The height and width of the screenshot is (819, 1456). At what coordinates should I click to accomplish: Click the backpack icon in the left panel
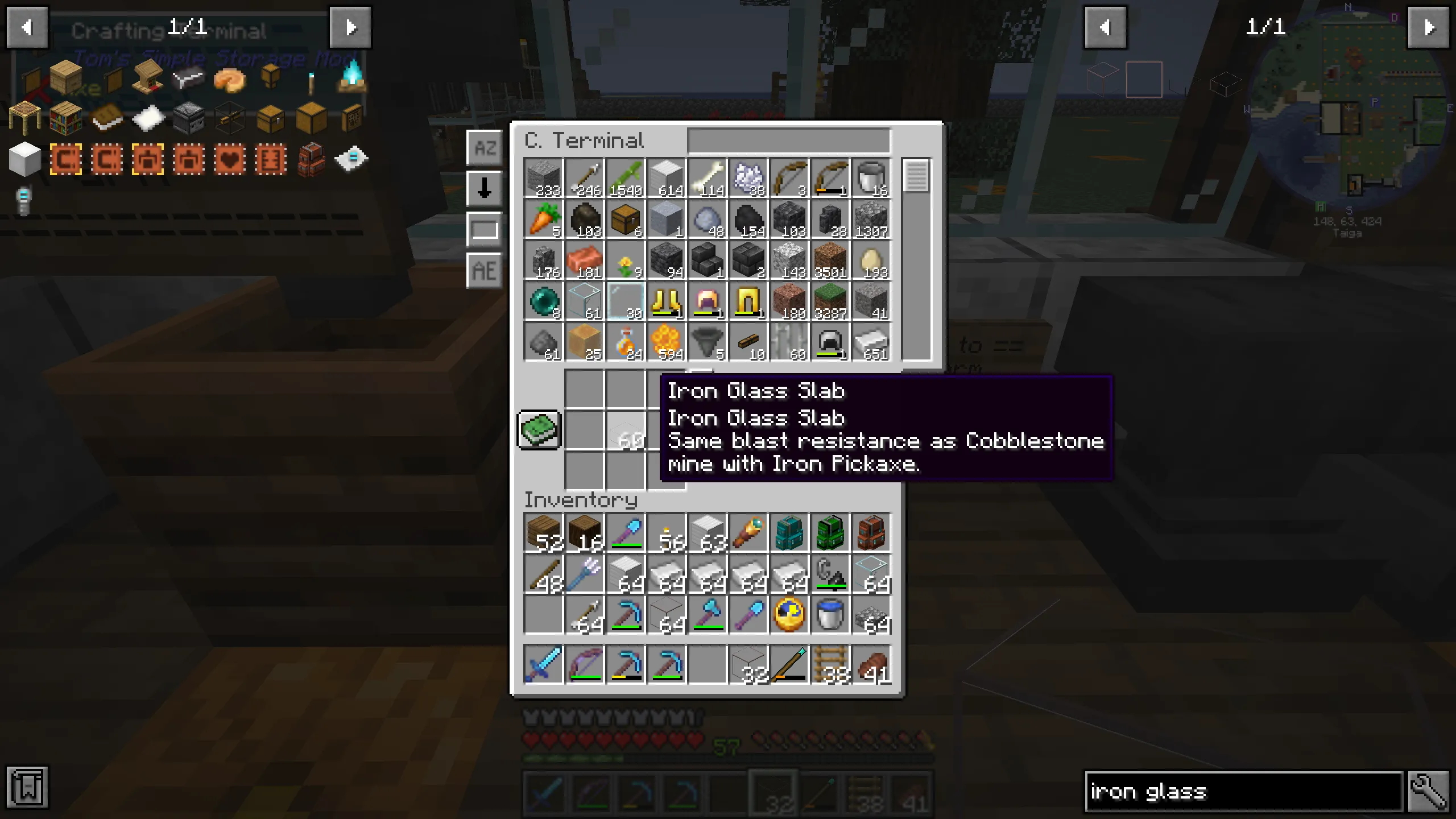[x=310, y=160]
